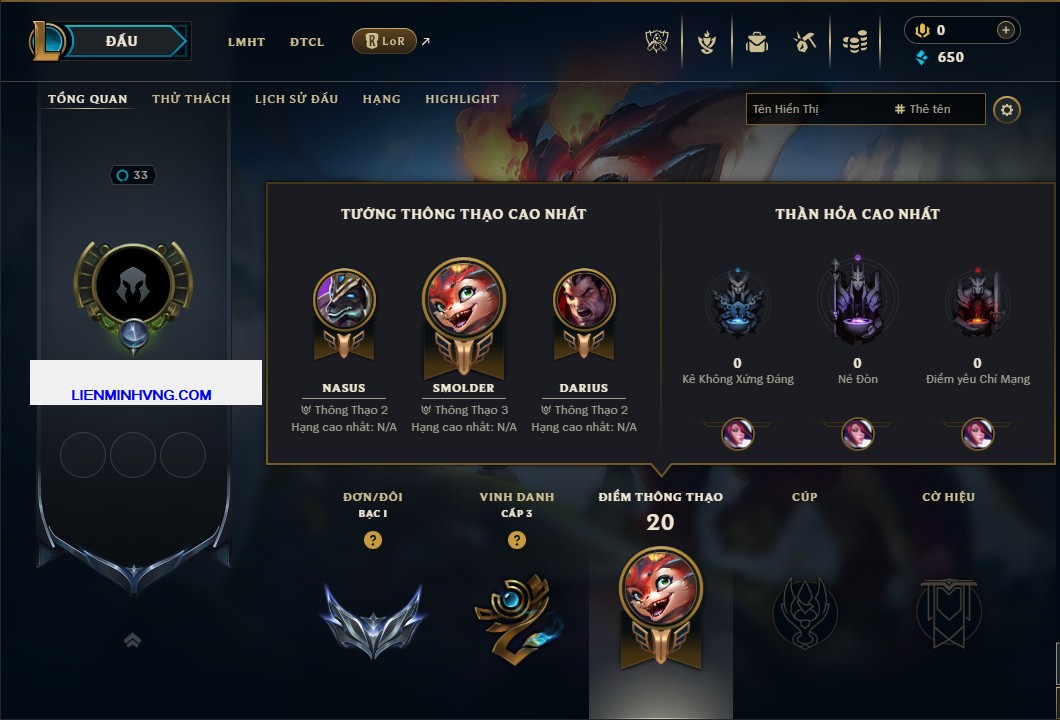Select the HẠNG tab
Screen dimensions: 1060x720
tap(381, 99)
